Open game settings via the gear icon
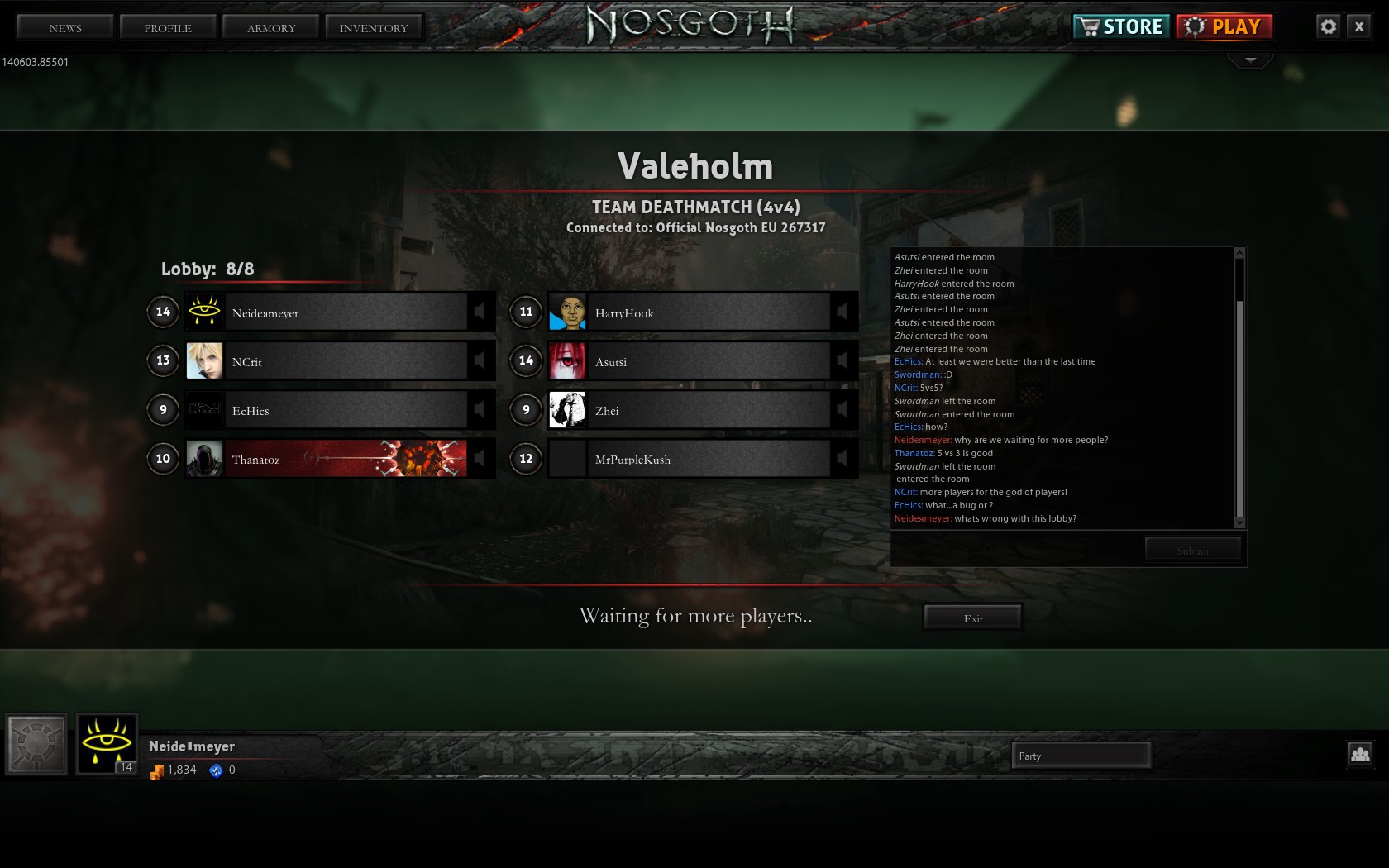 click(x=1329, y=26)
